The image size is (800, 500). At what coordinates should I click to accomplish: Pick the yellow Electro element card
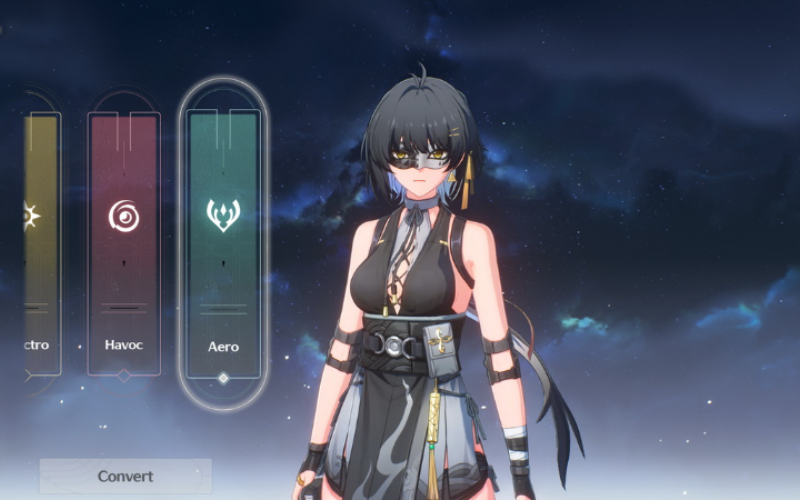(x=40, y=240)
